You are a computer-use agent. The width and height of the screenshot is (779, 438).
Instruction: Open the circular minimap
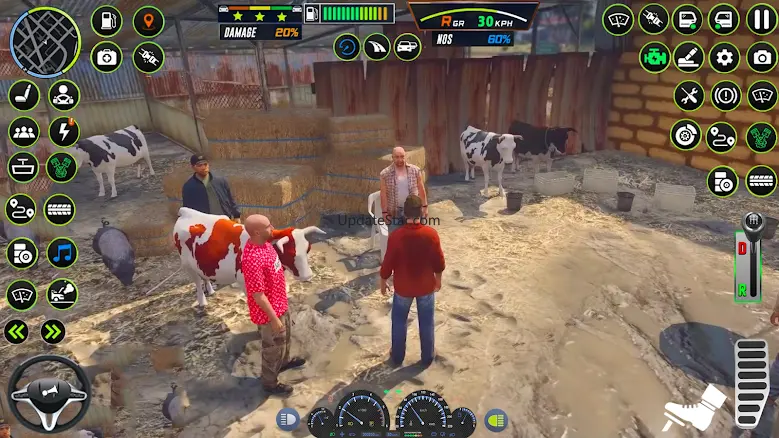pos(45,42)
